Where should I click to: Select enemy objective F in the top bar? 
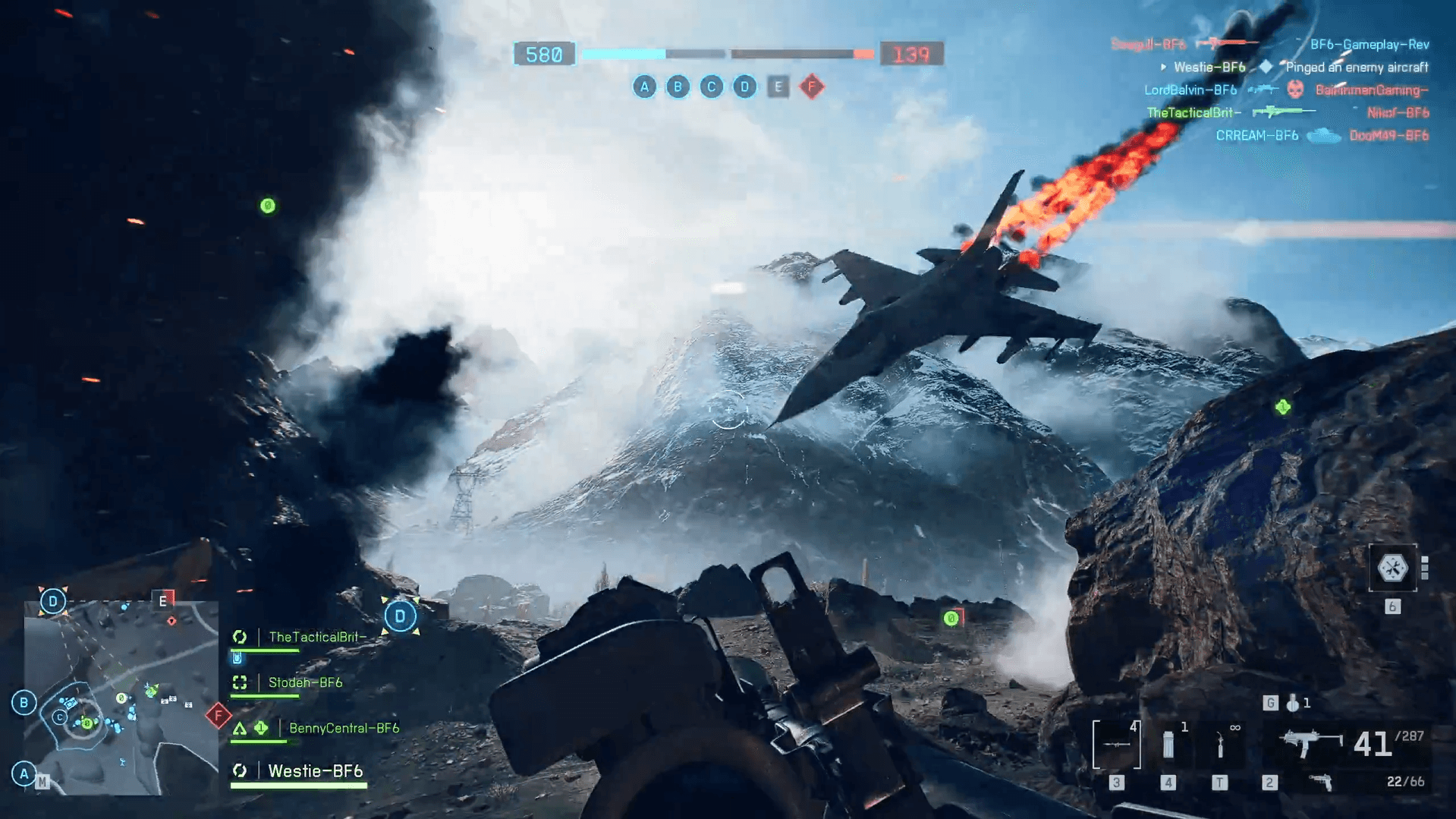click(x=811, y=87)
